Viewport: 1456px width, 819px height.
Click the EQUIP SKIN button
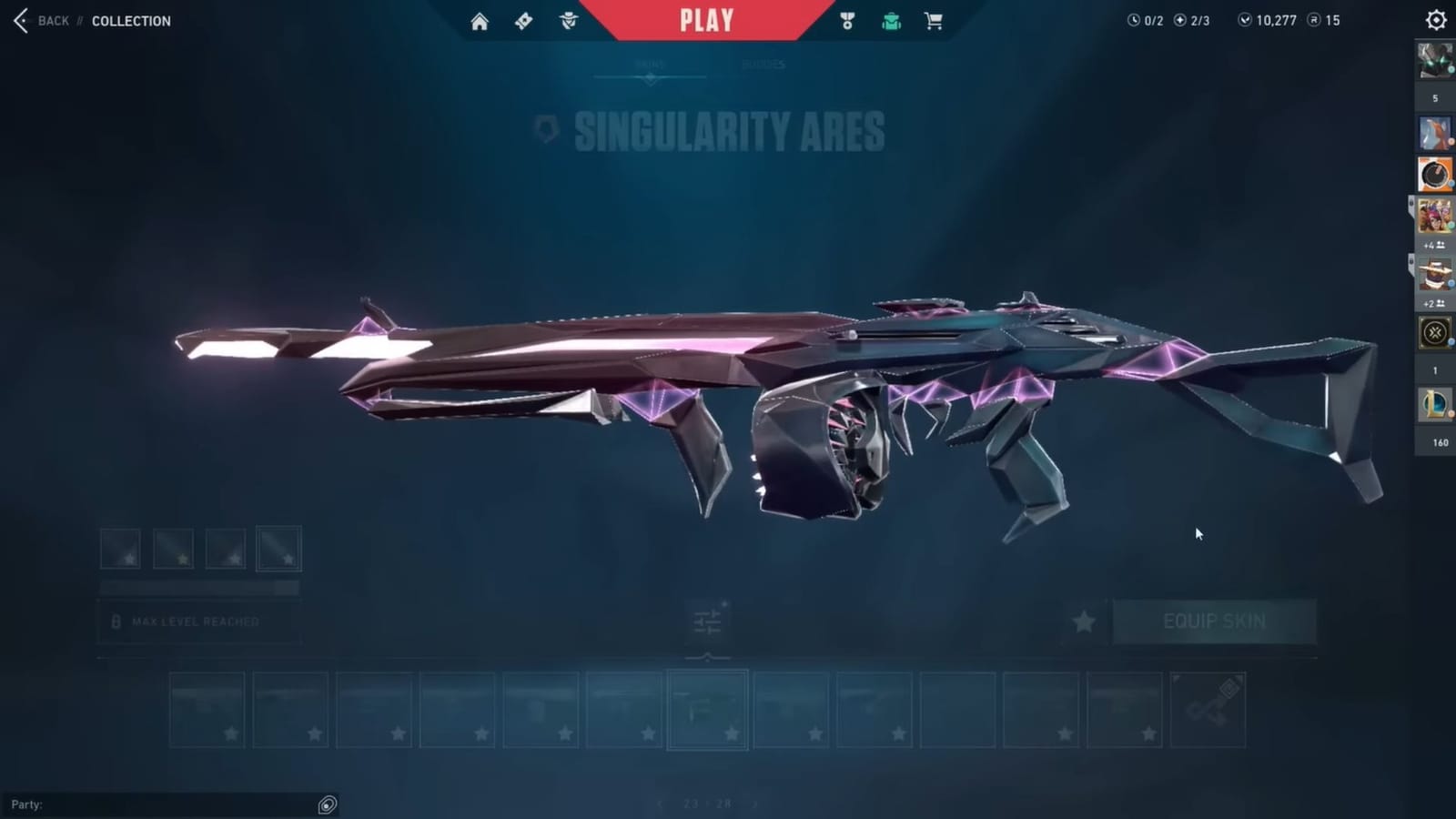tap(1214, 622)
